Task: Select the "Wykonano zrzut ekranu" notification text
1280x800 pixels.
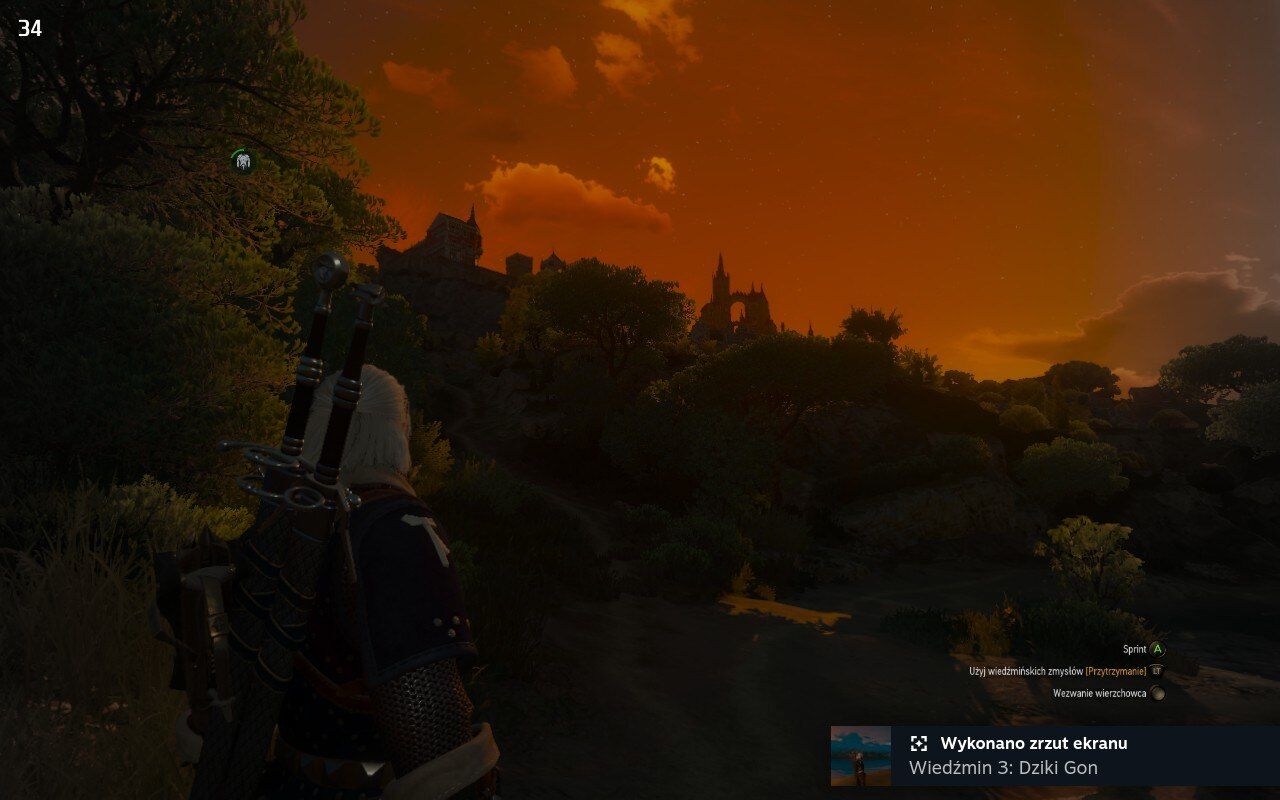Action: tap(1033, 743)
